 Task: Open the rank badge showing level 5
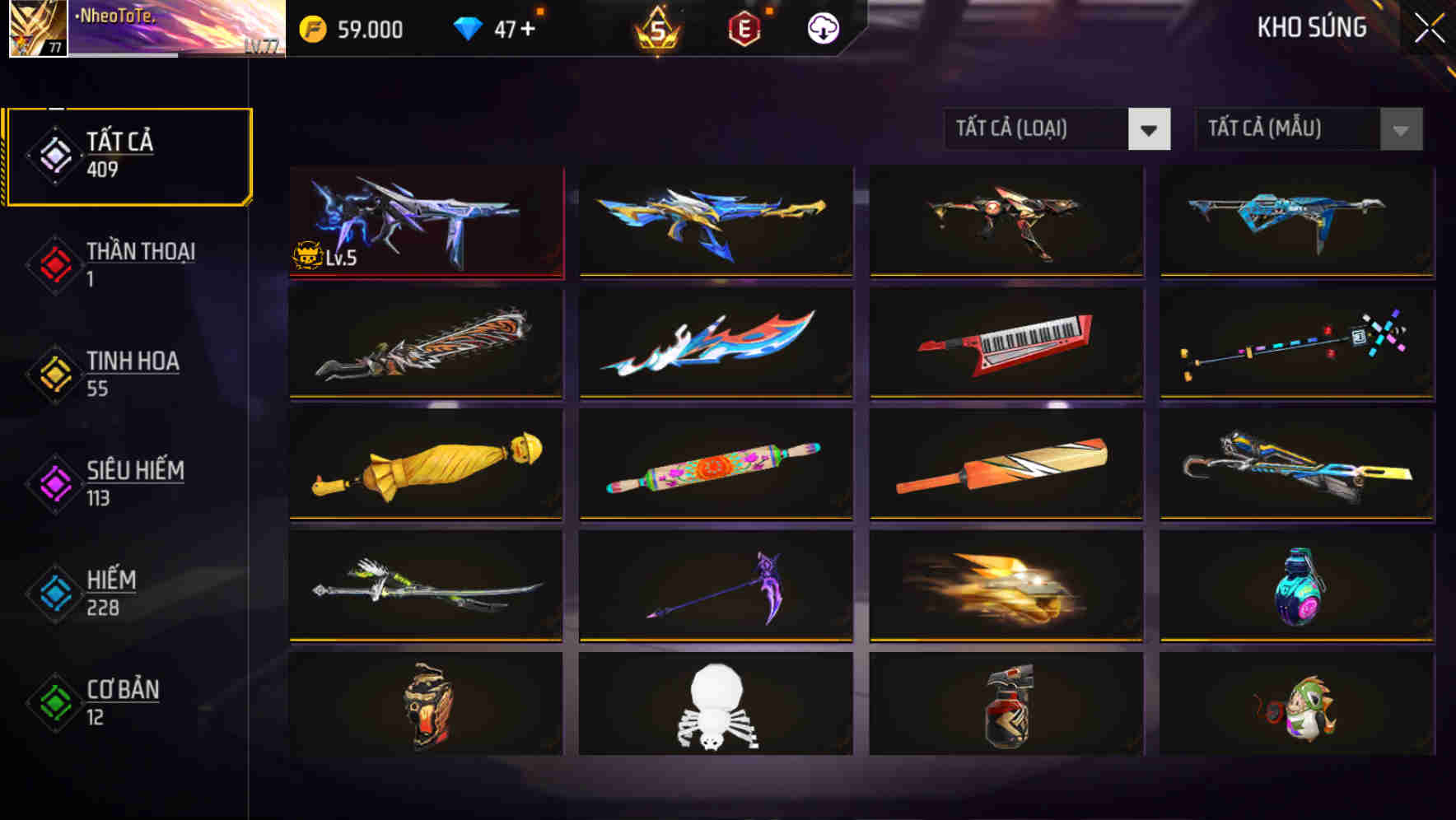pyautogui.click(x=655, y=28)
